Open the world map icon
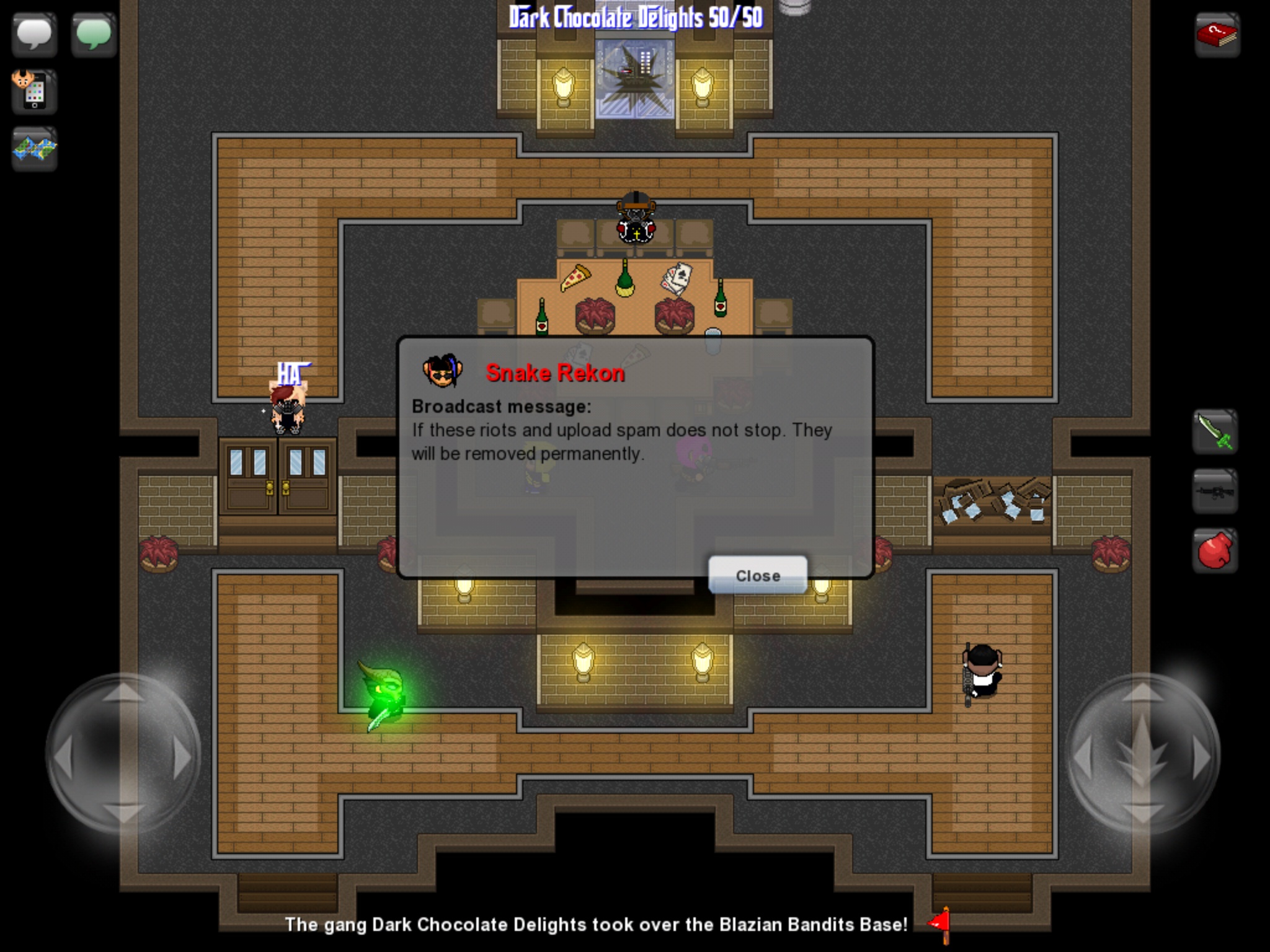 [x=34, y=149]
